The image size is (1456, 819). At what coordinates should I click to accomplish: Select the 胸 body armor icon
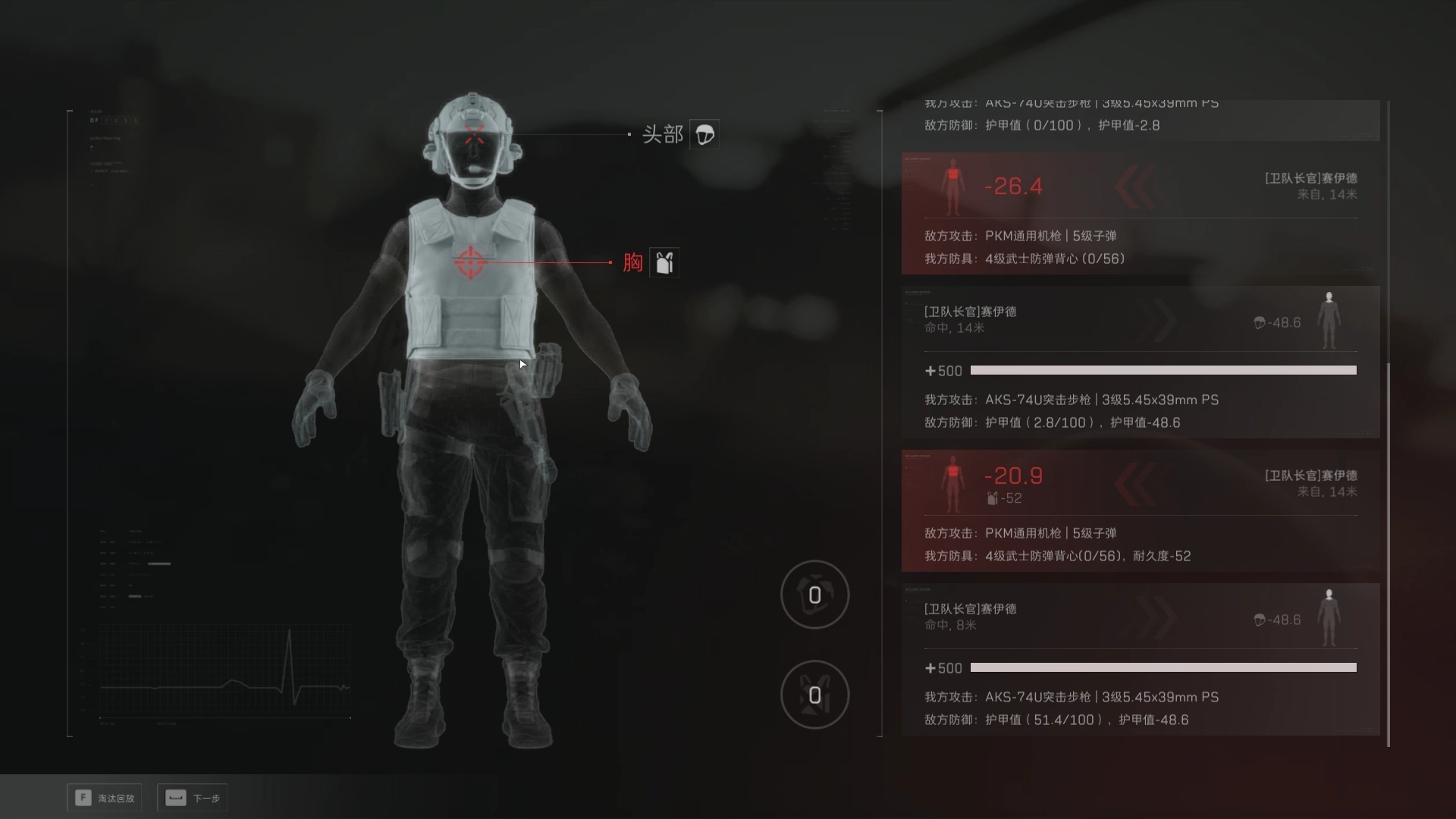664,262
